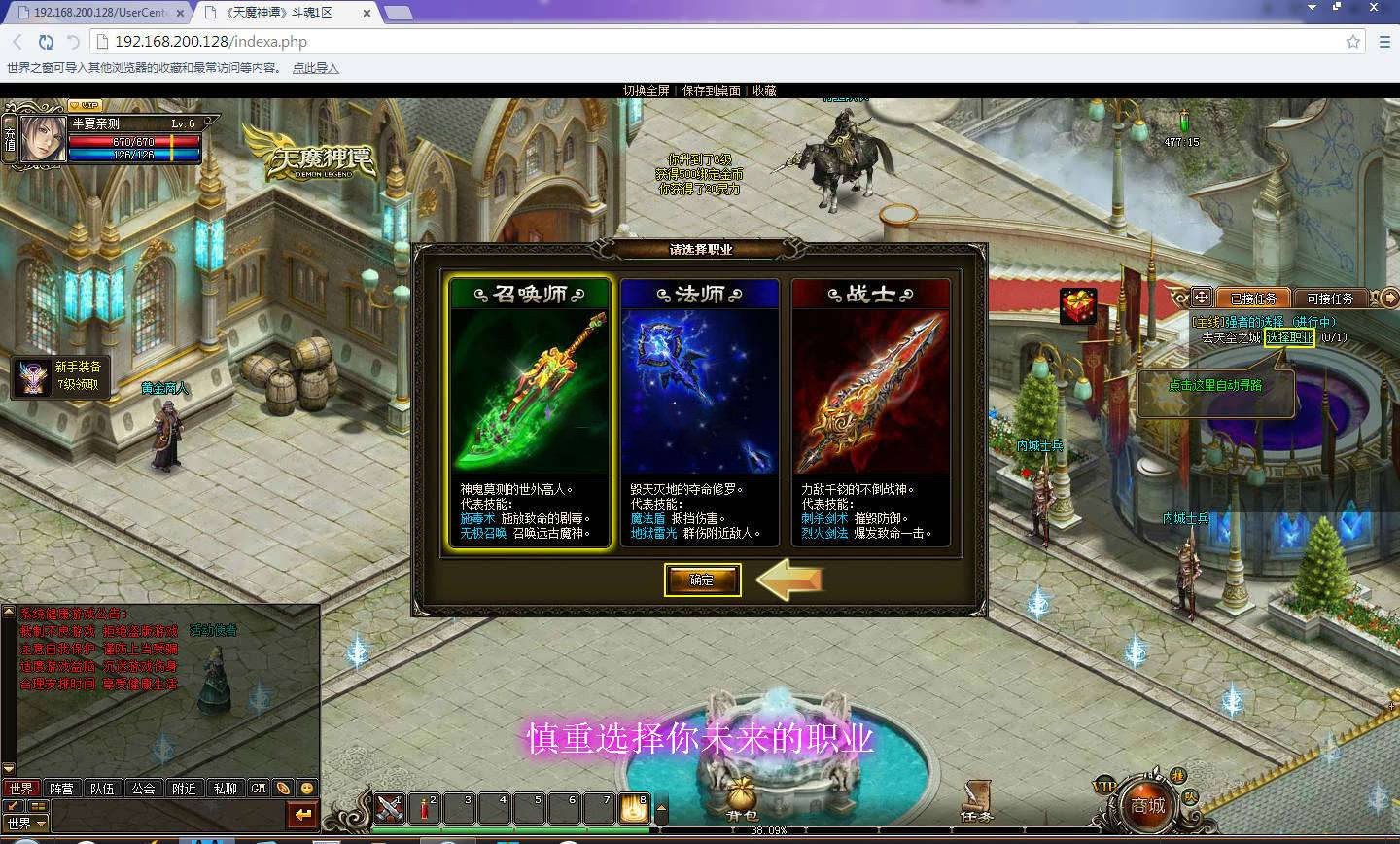This screenshot has width=1400, height=844.
Task: Switch to the 私聊 chat tab
Action: [227, 789]
